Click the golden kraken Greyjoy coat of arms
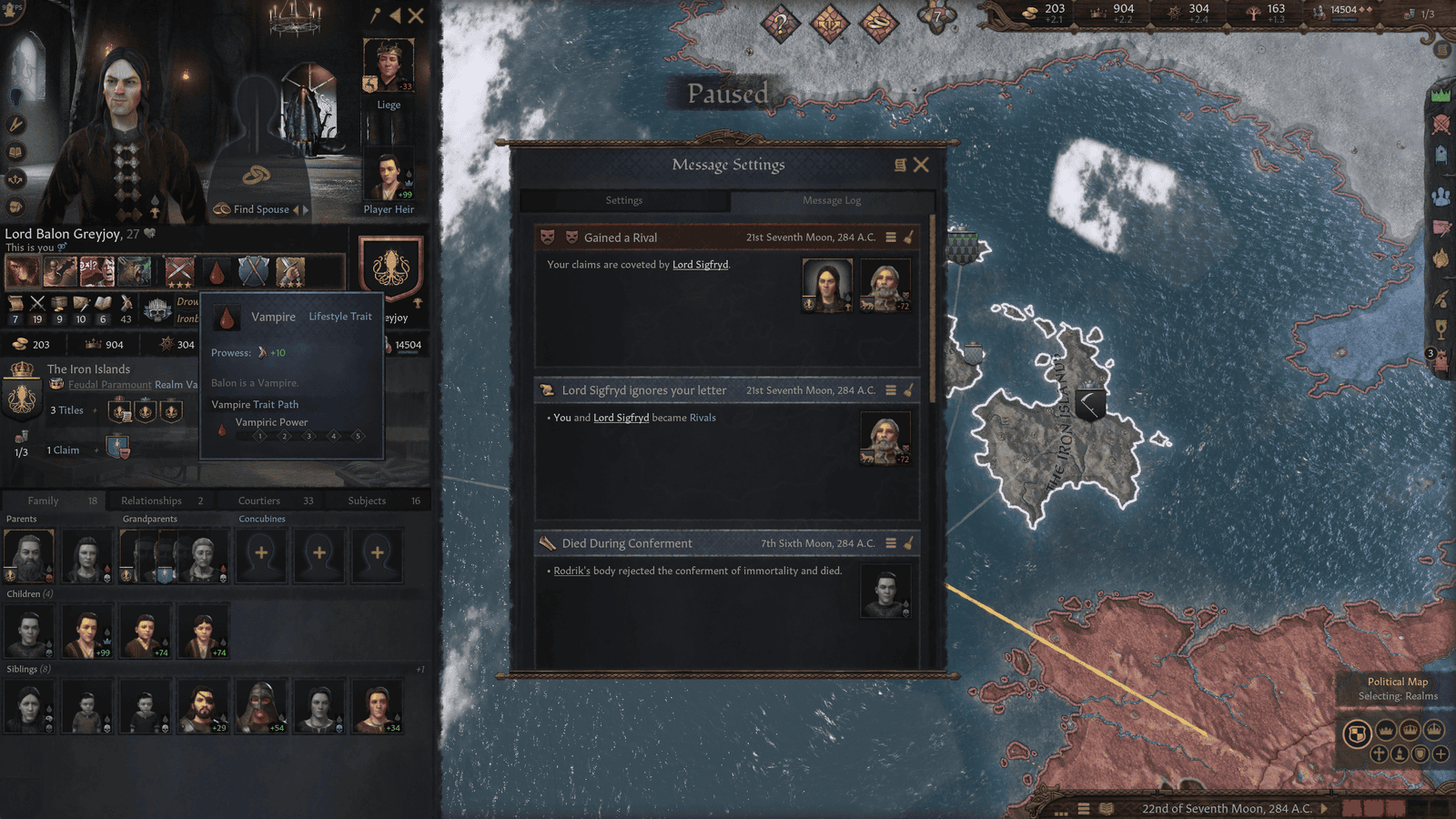1456x819 pixels. 391,269
